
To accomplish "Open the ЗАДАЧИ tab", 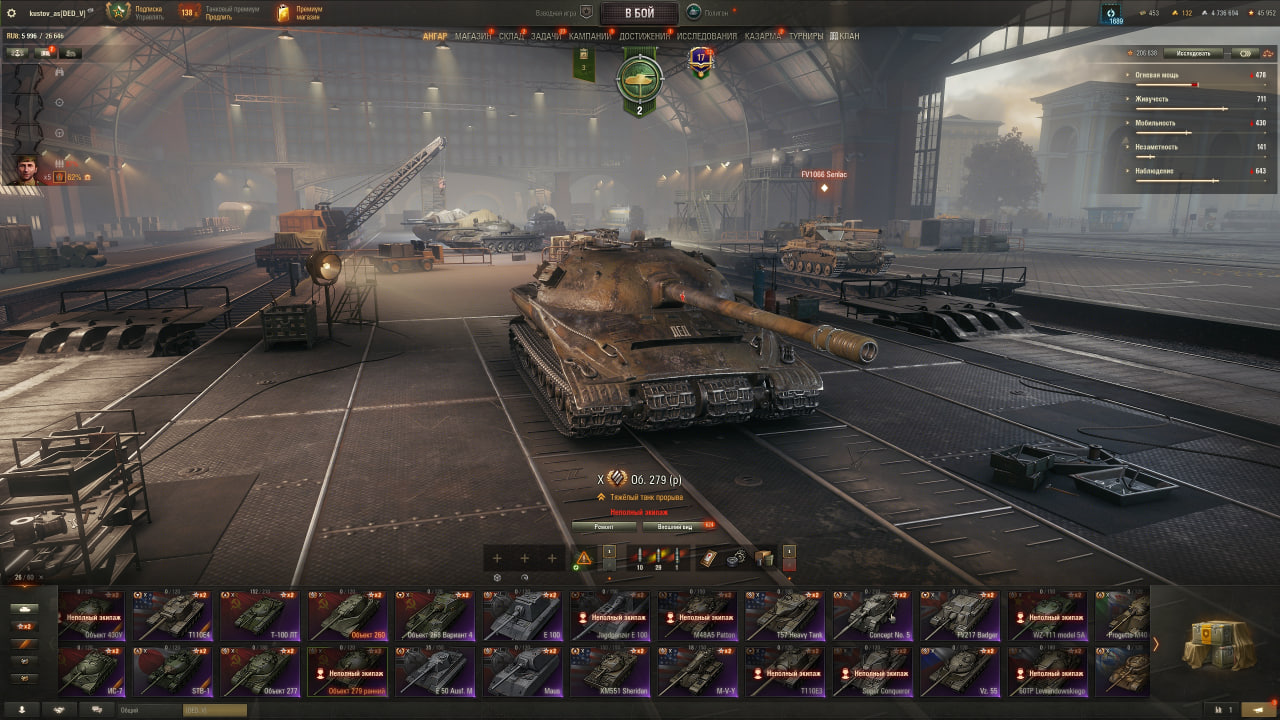I will pos(546,36).
